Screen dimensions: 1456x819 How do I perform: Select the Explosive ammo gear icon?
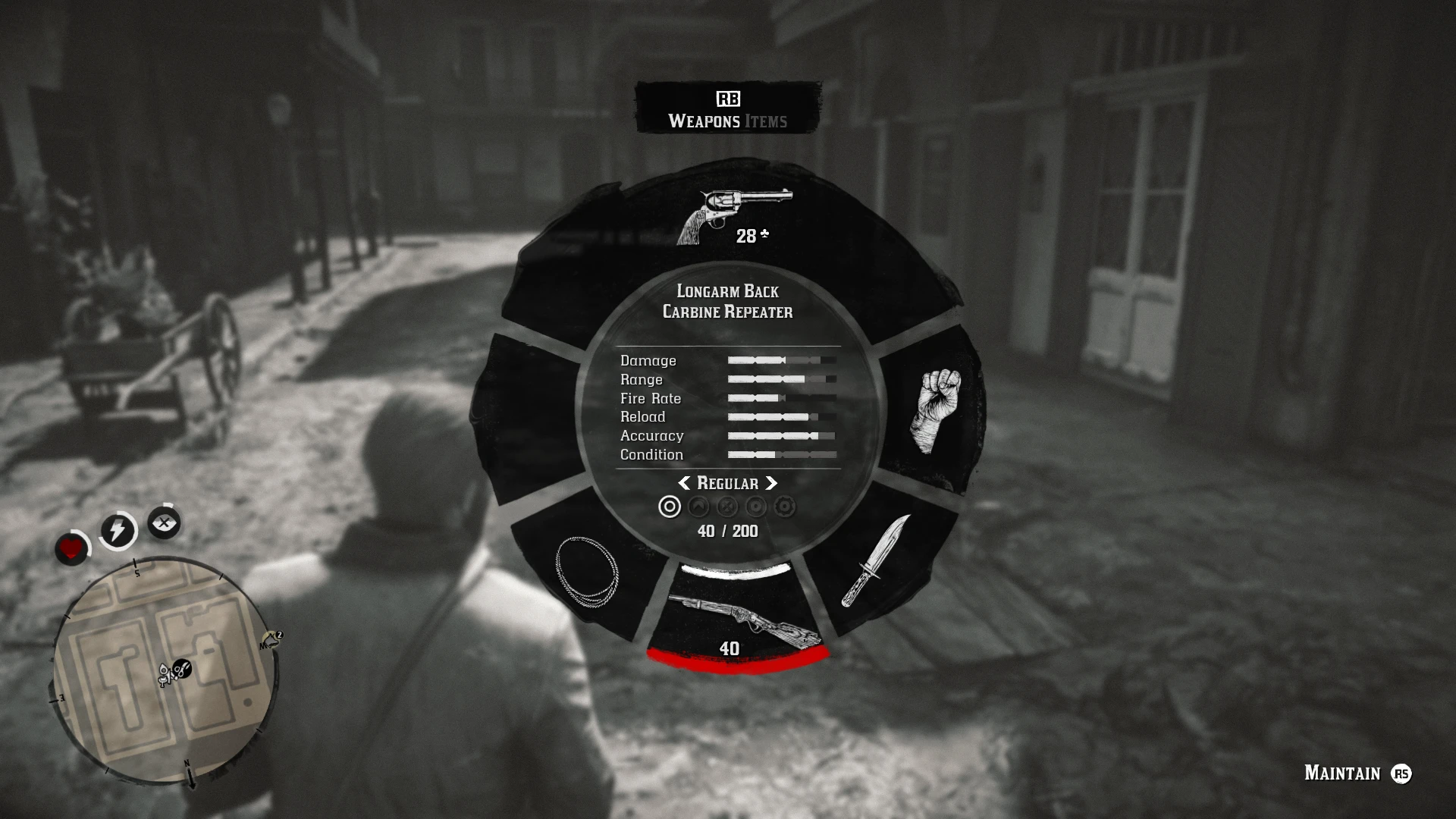pos(783,506)
